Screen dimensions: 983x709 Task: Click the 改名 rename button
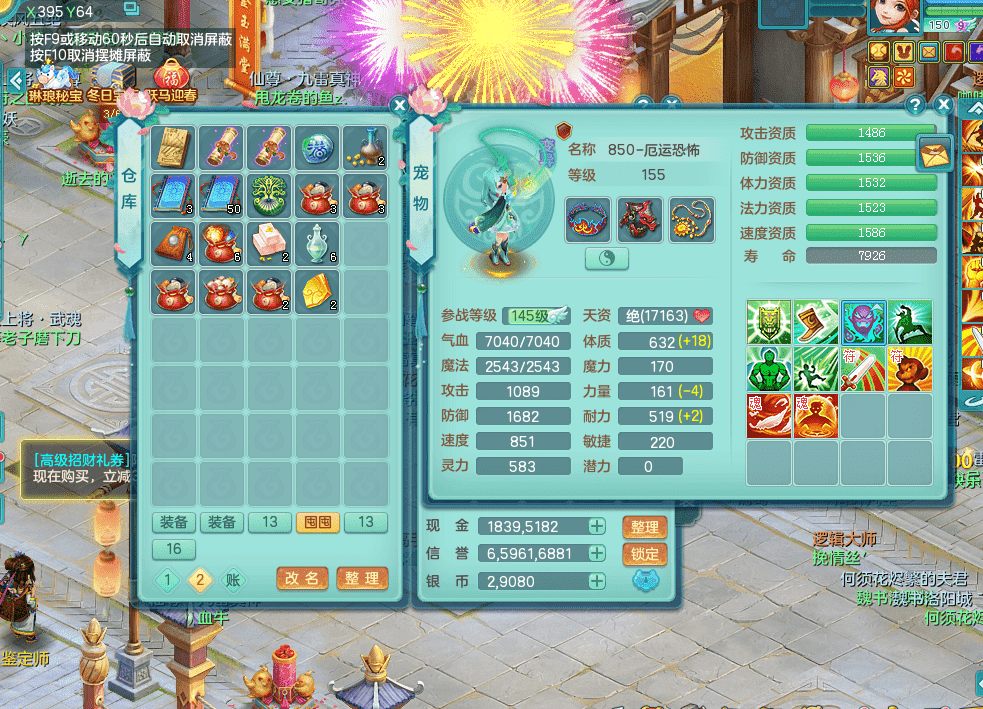pyautogui.click(x=302, y=578)
